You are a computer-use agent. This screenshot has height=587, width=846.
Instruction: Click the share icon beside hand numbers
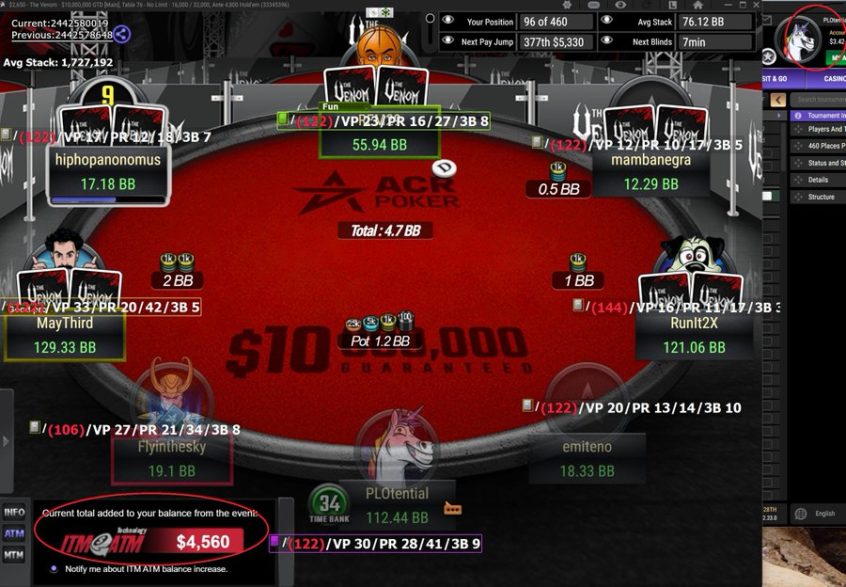click(122, 34)
